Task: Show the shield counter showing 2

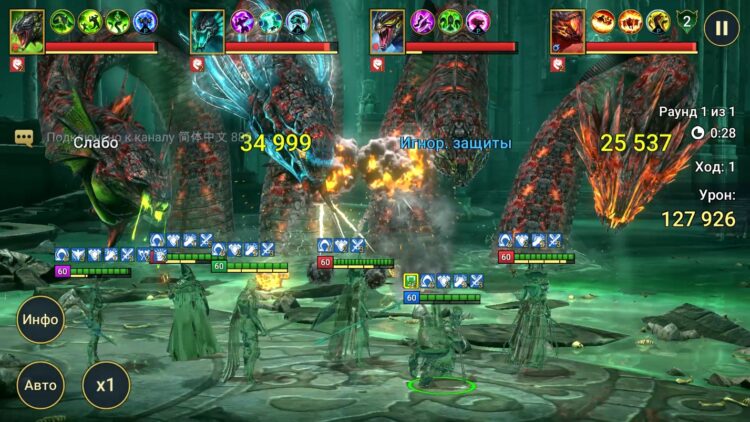Action: pos(686,21)
